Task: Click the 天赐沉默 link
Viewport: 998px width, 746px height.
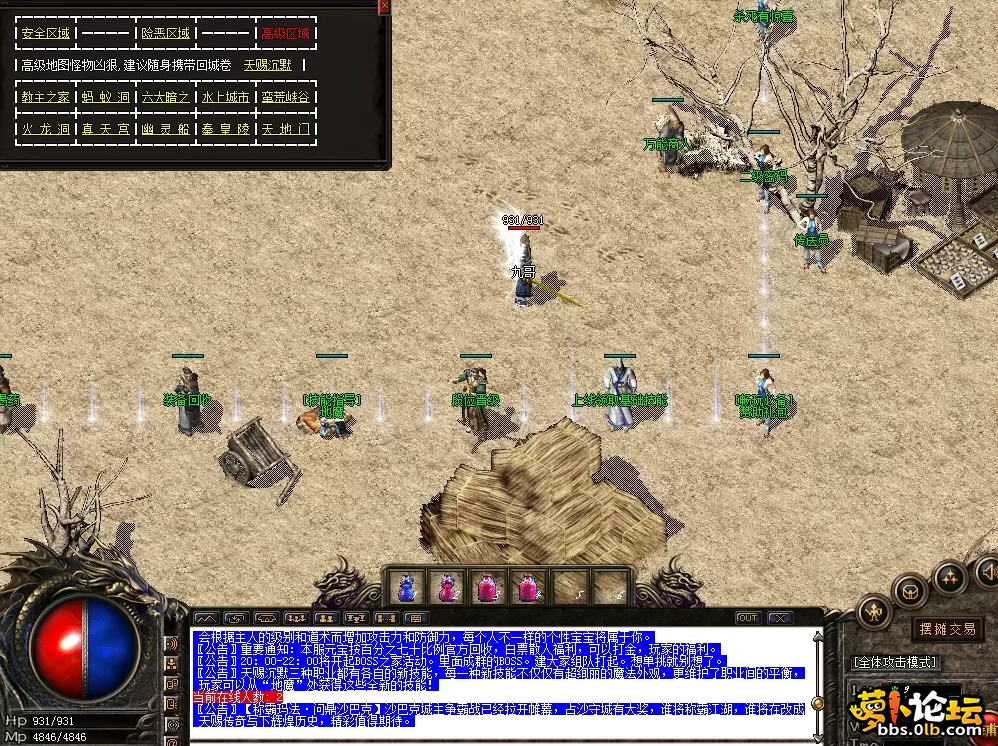Action: click(268, 65)
